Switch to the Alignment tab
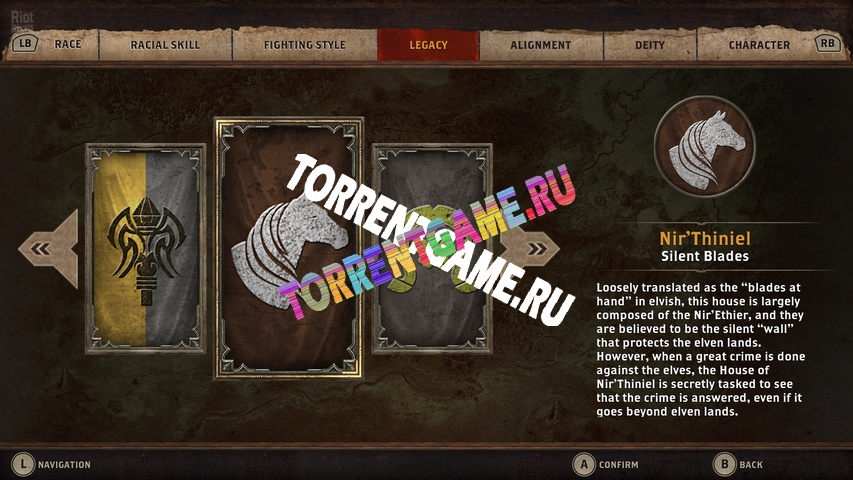This screenshot has height=480, width=853. tap(540, 45)
